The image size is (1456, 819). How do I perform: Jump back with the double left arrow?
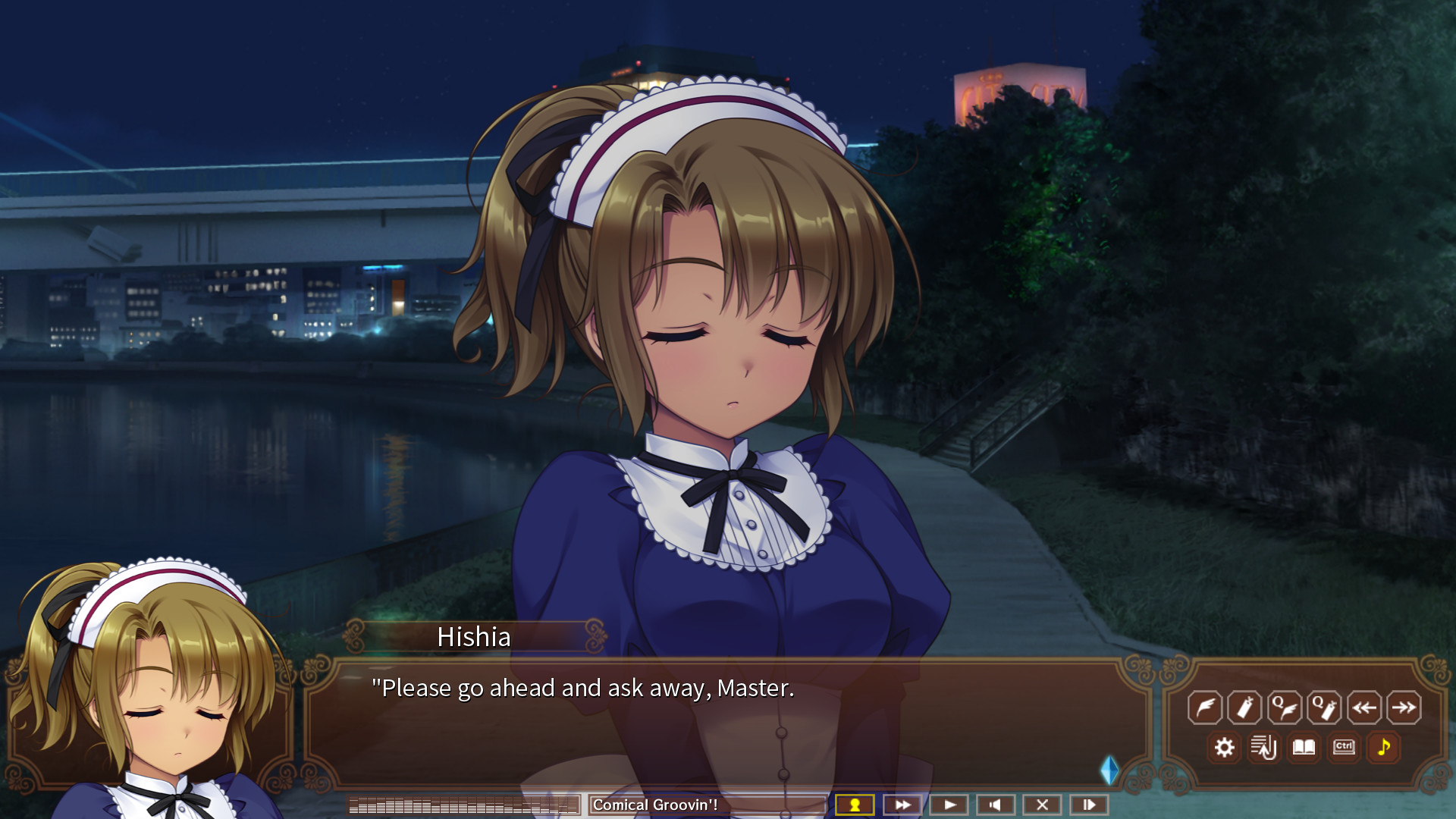pos(1364,708)
